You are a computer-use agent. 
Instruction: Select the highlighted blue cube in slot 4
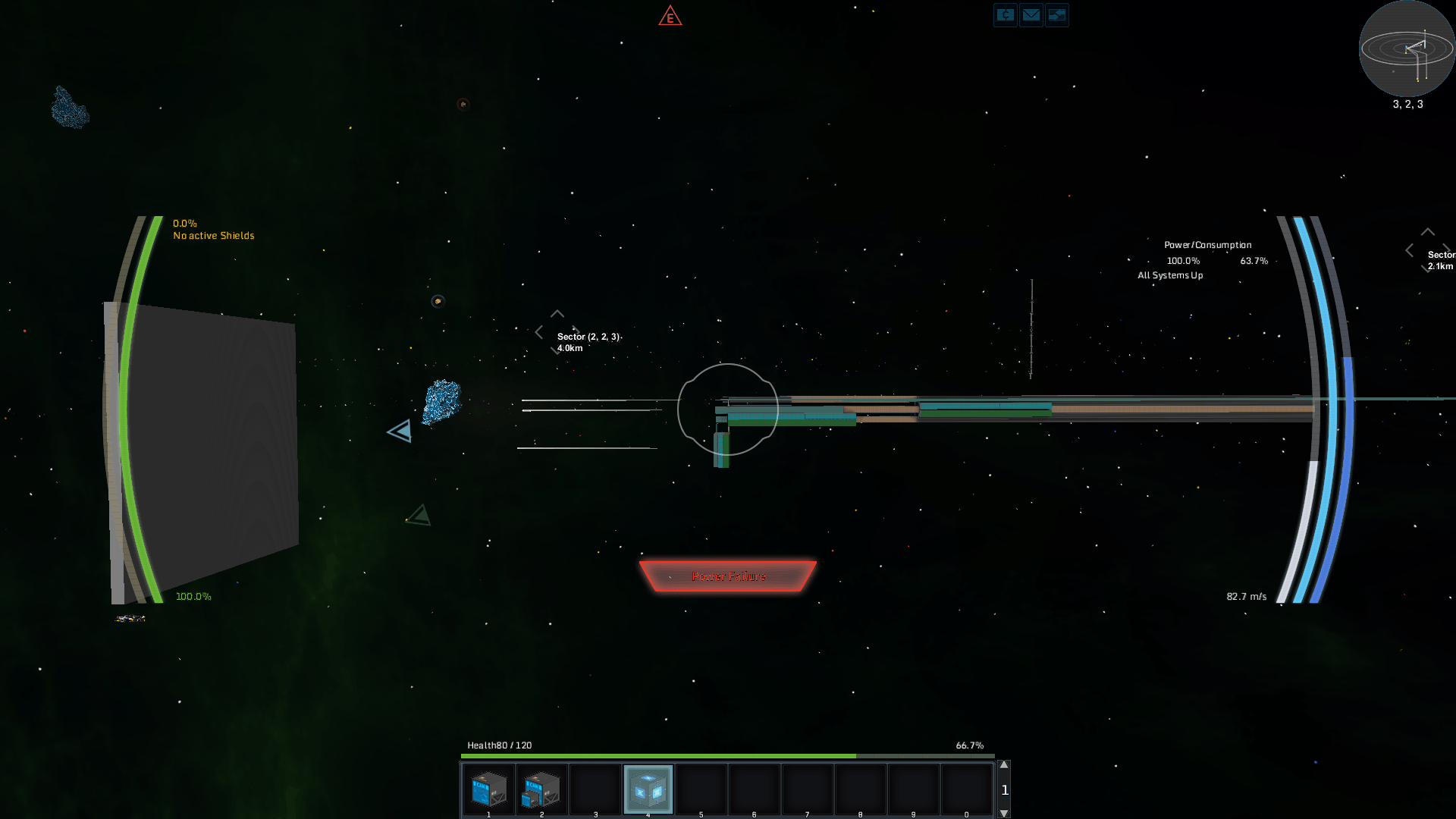pos(648,789)
